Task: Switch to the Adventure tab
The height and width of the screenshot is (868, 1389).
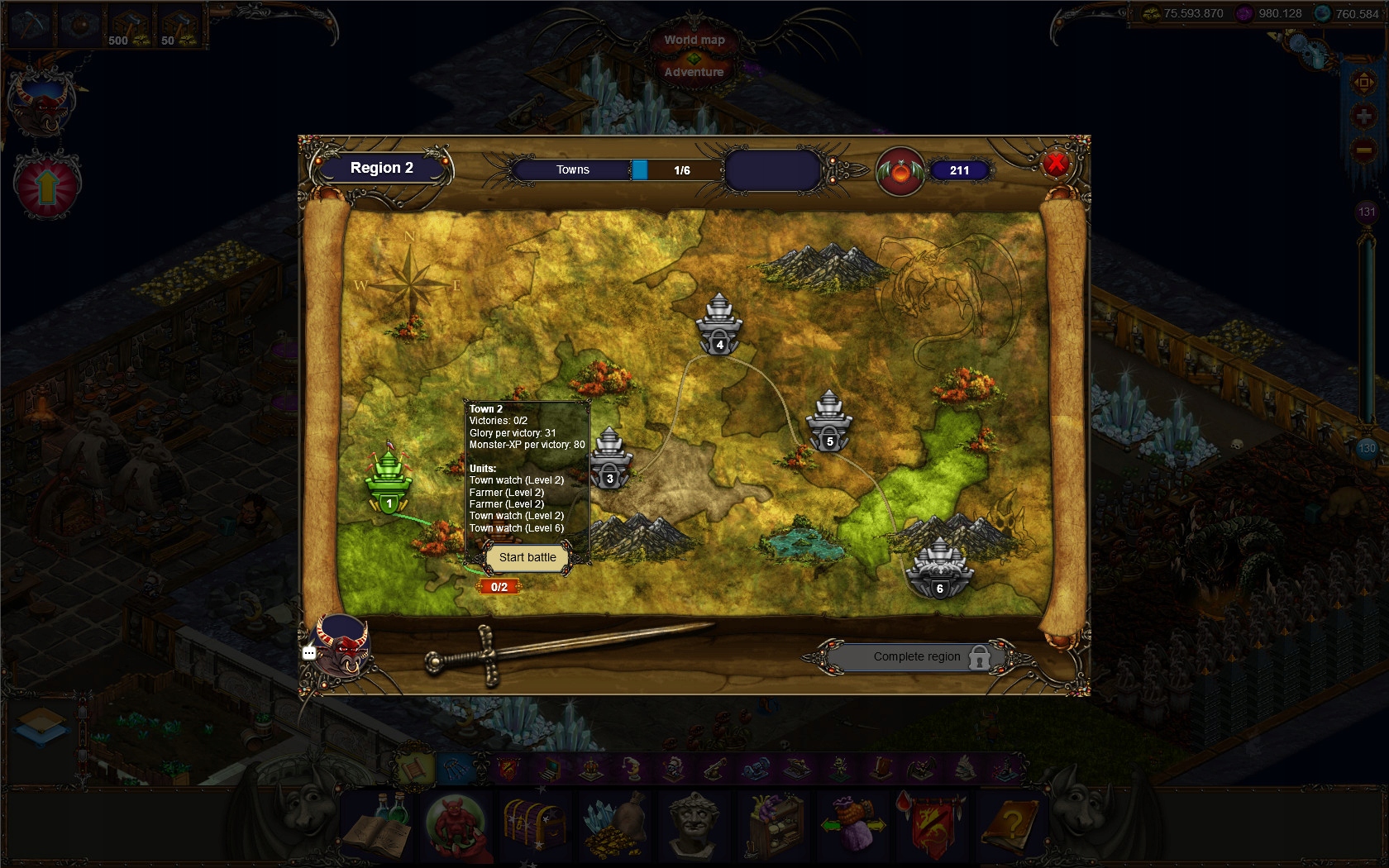Action: point(694,72)
